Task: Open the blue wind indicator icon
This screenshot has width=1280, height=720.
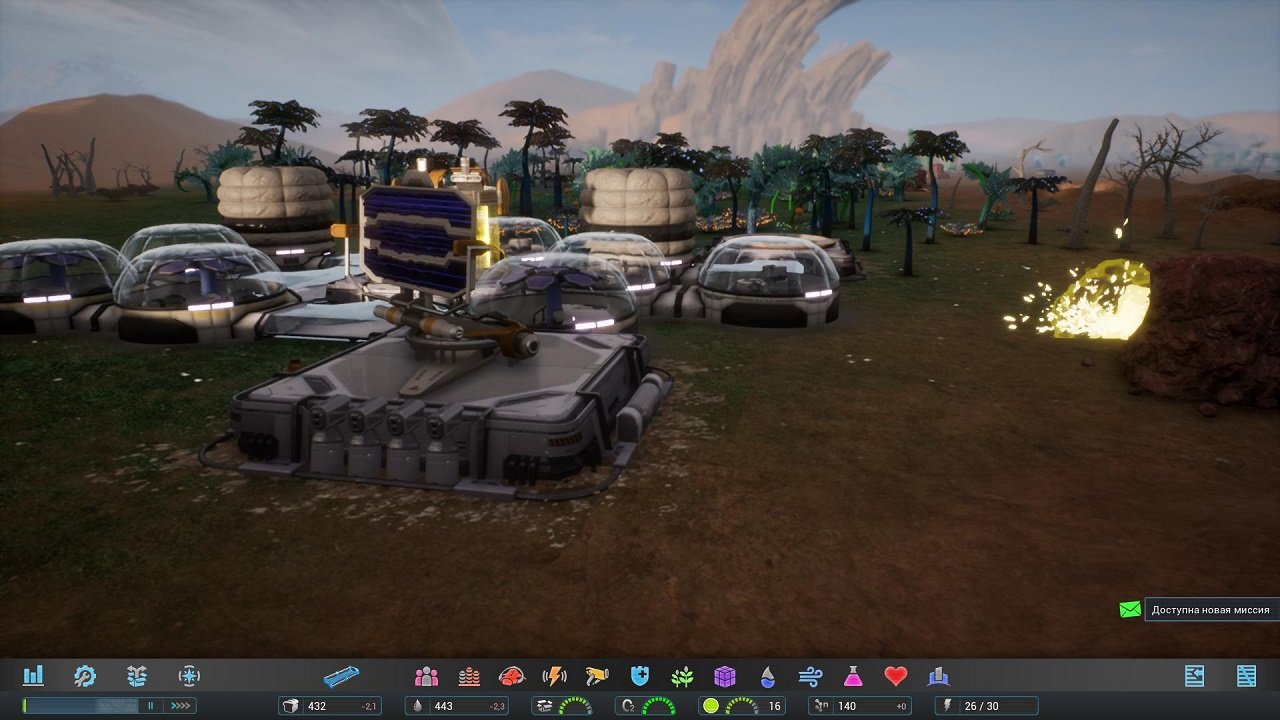Action: (811, 677)
